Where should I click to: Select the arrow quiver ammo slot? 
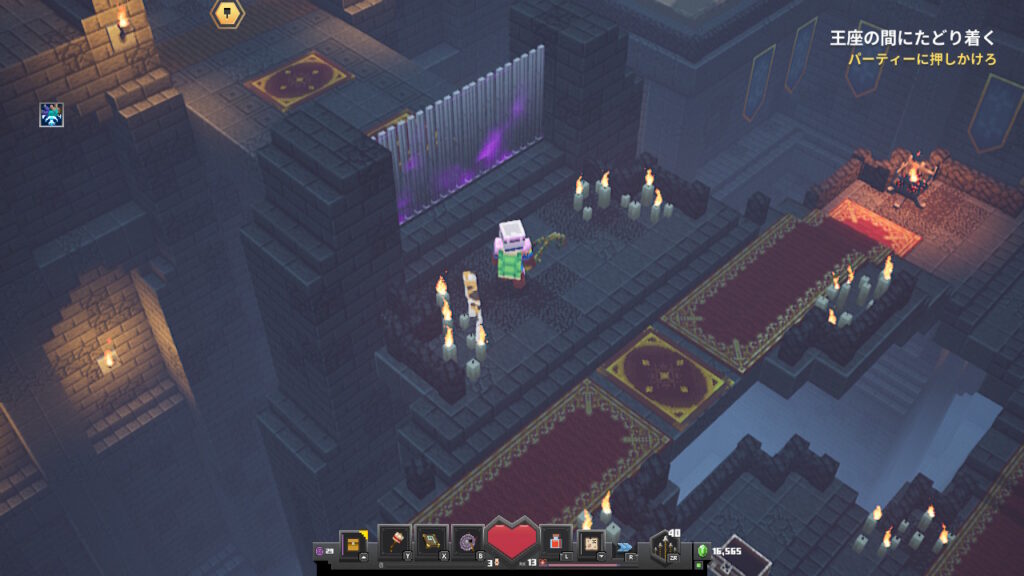click(665, 546)
